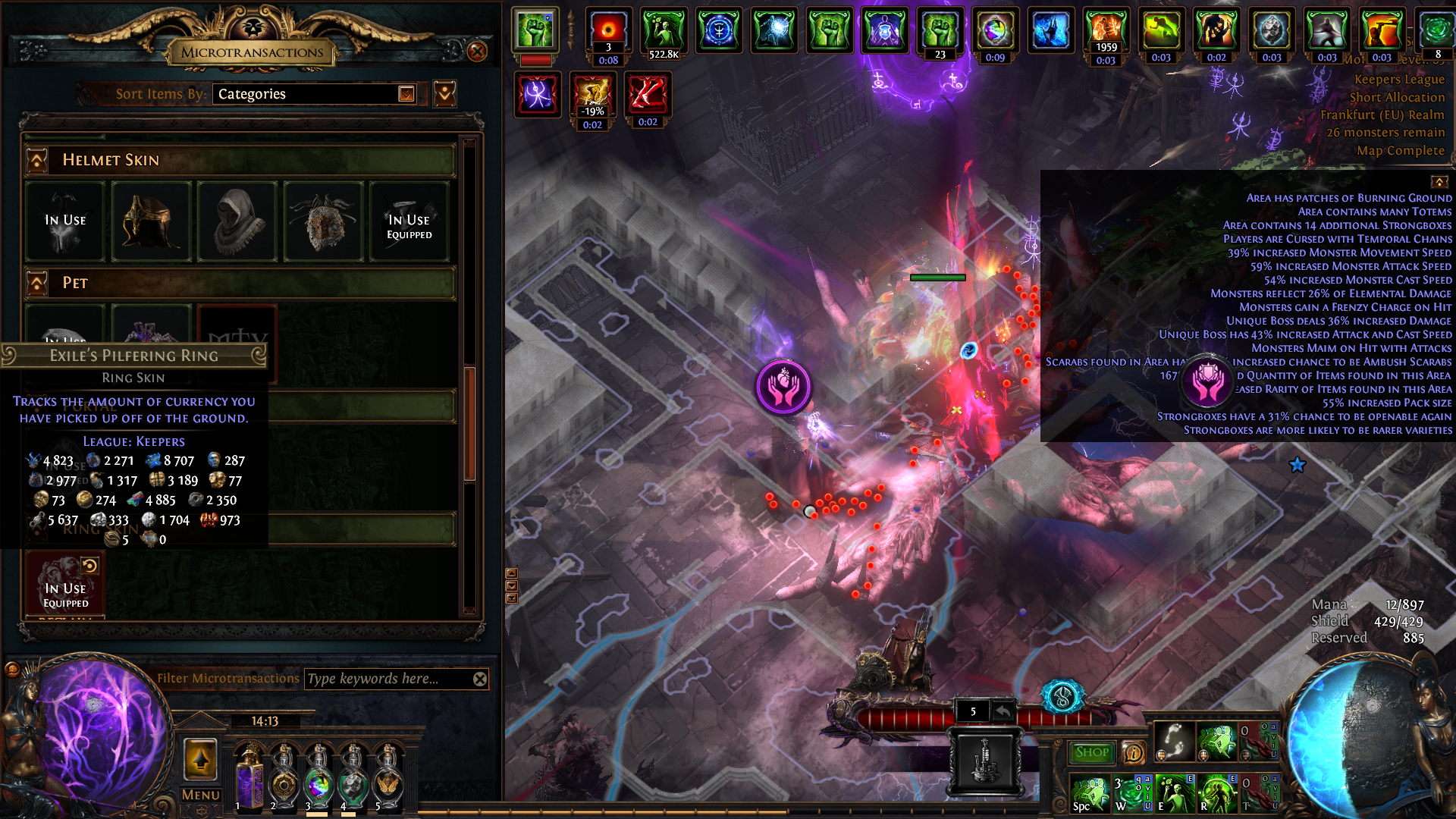This screenshot has width=1456, height=819.
Task: Collapse the Helmet Skin category
Action: coord(37,160)
